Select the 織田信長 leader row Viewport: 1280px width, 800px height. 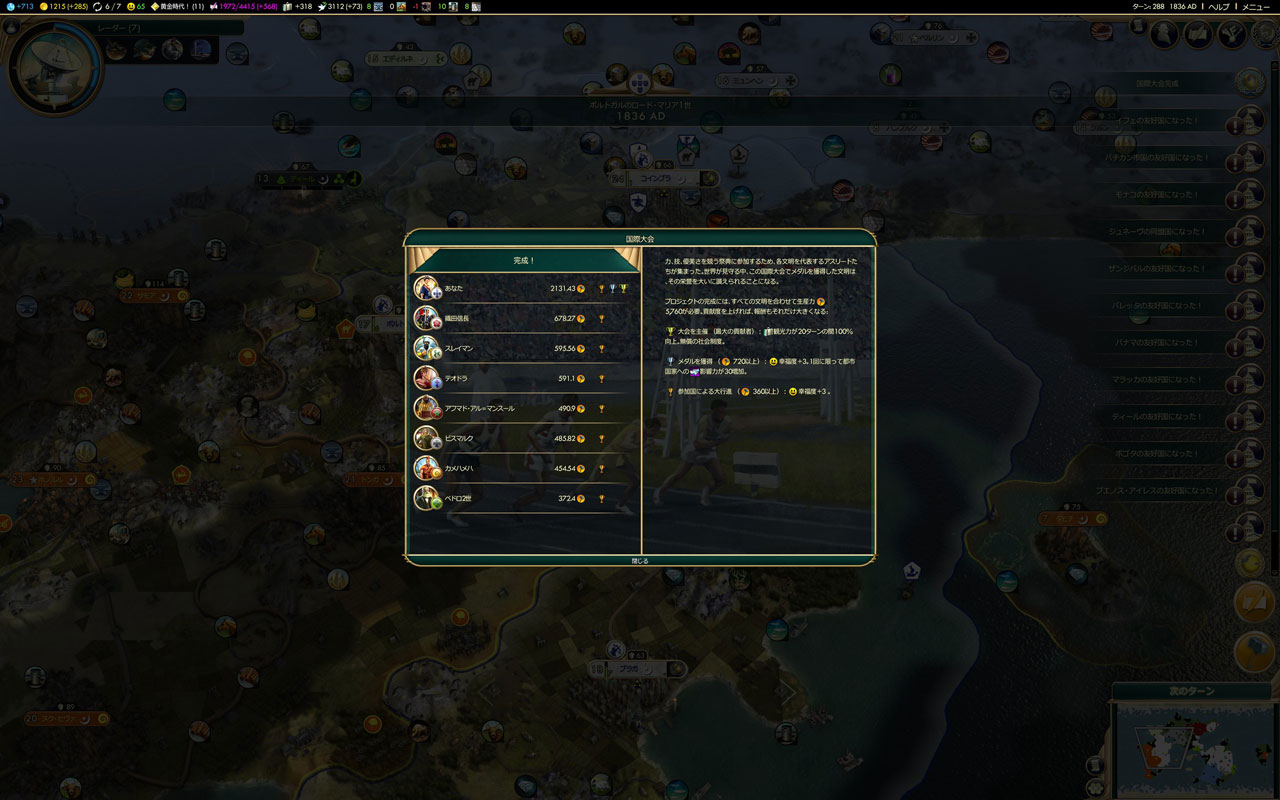click(524, 318)
